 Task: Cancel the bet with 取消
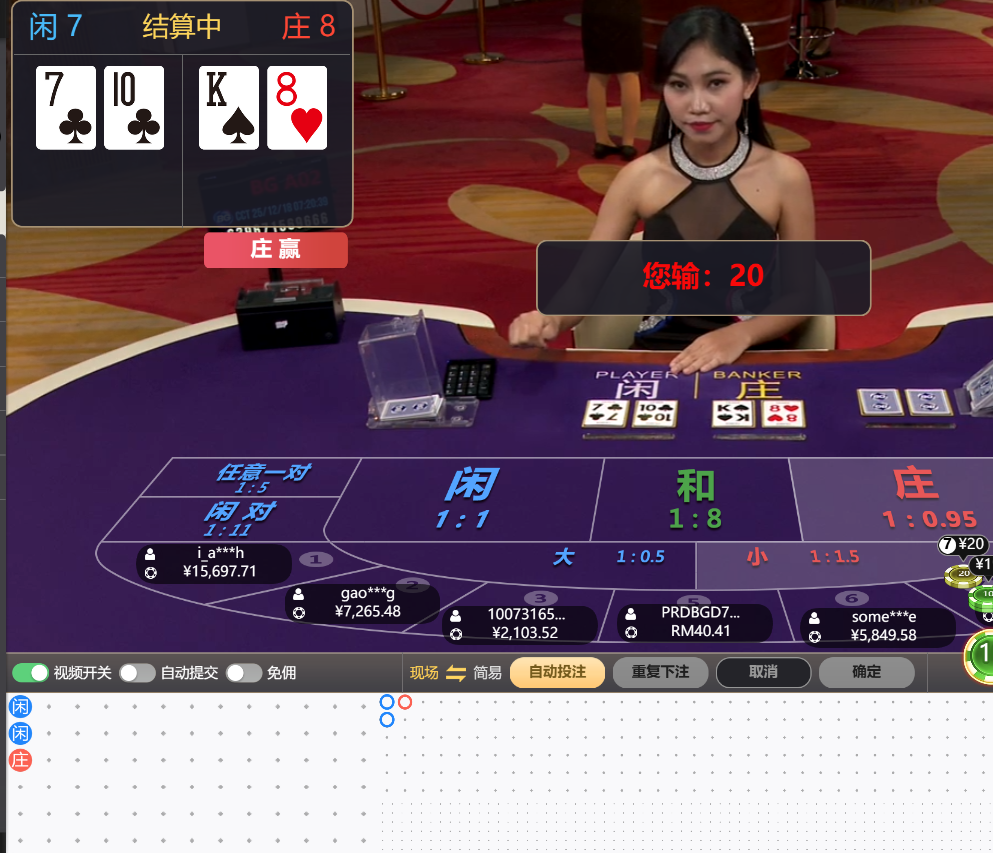tap(763, 672)
